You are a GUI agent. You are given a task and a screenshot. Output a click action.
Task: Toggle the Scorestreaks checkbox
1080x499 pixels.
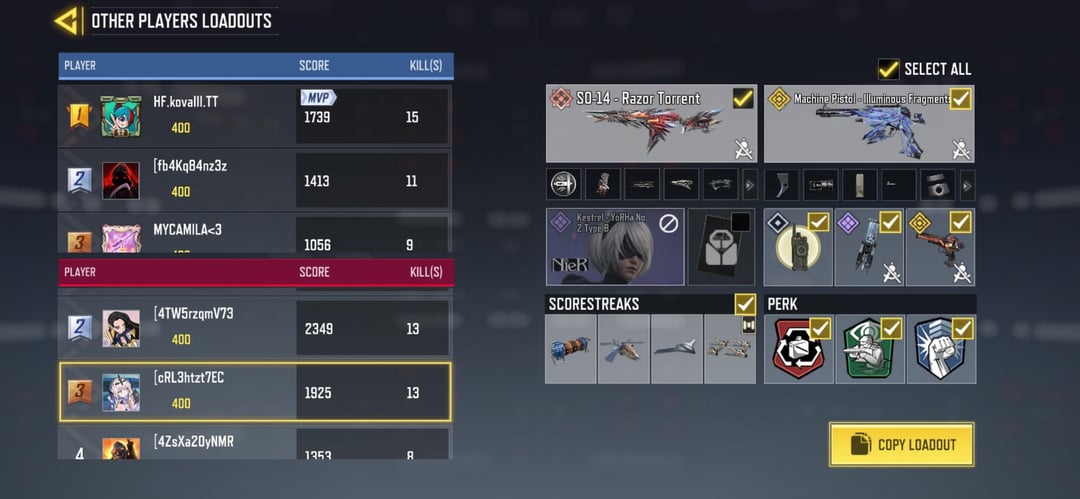pyautogui.click(x=744, y=303)
